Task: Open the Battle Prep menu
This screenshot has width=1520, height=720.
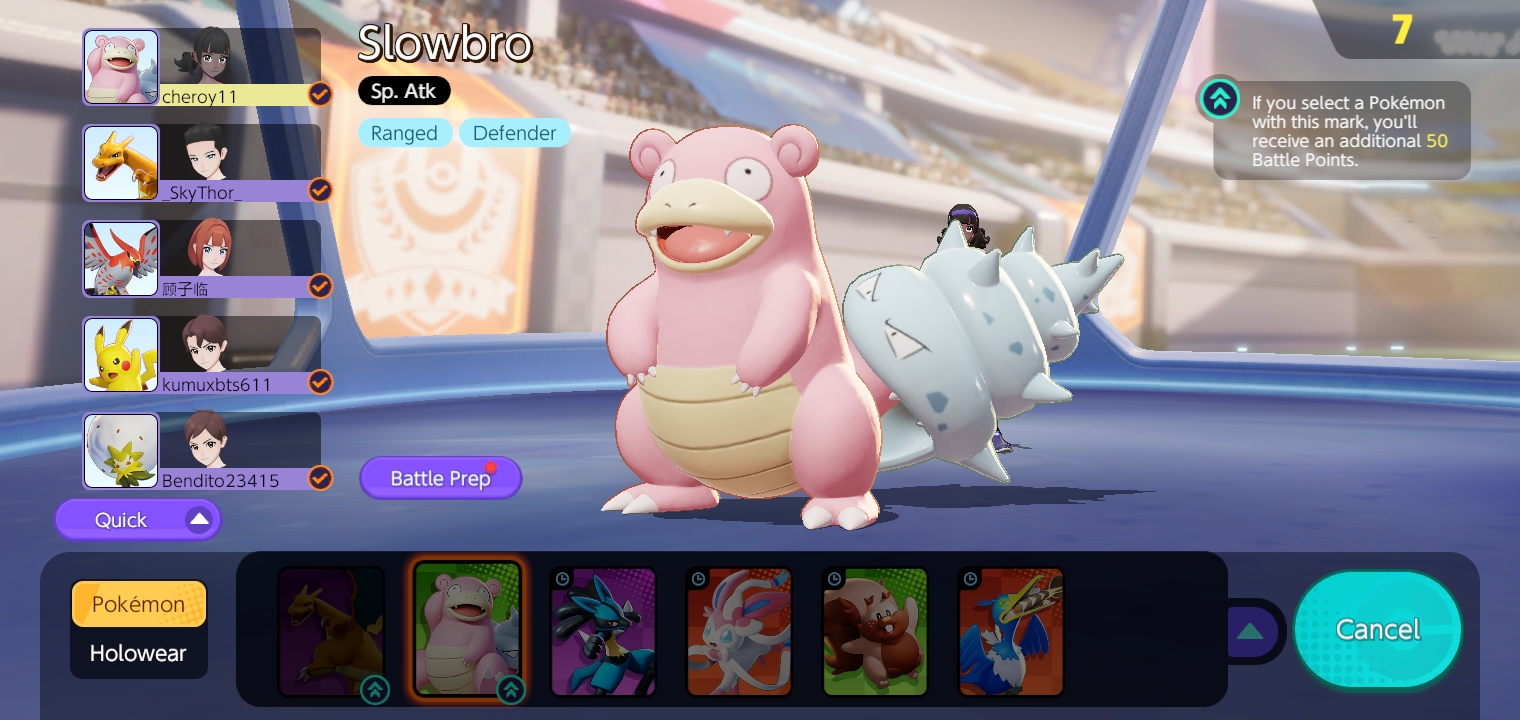Action: (440, 478)
